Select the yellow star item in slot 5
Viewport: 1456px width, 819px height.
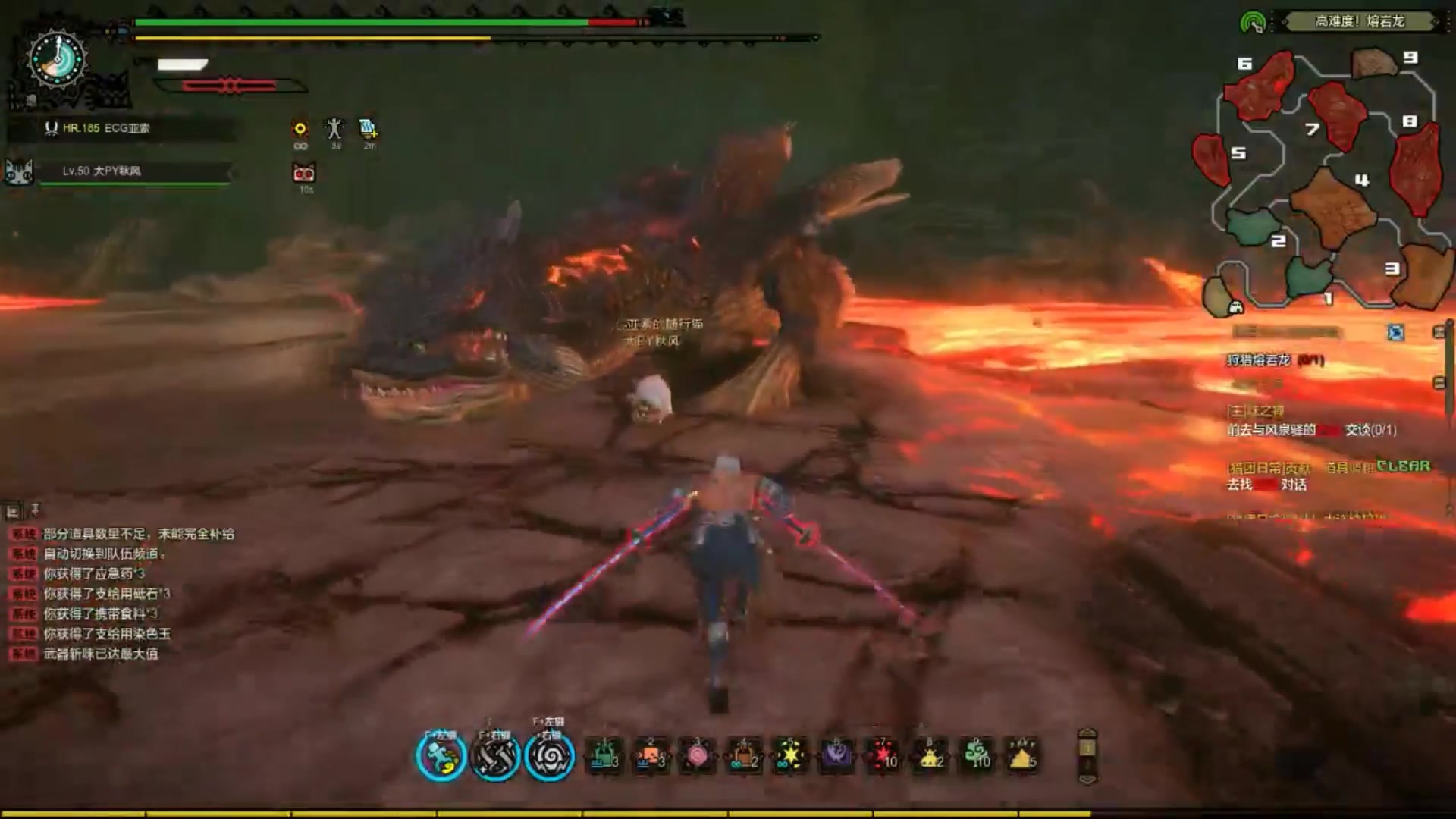coord(790,756)
